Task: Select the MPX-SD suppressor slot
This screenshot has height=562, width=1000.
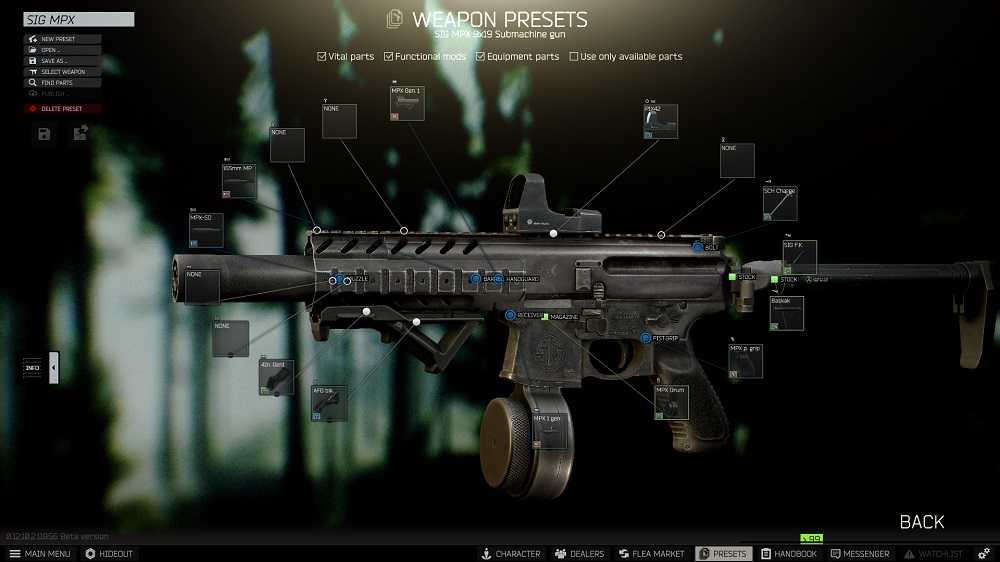Action: (206, 231)
